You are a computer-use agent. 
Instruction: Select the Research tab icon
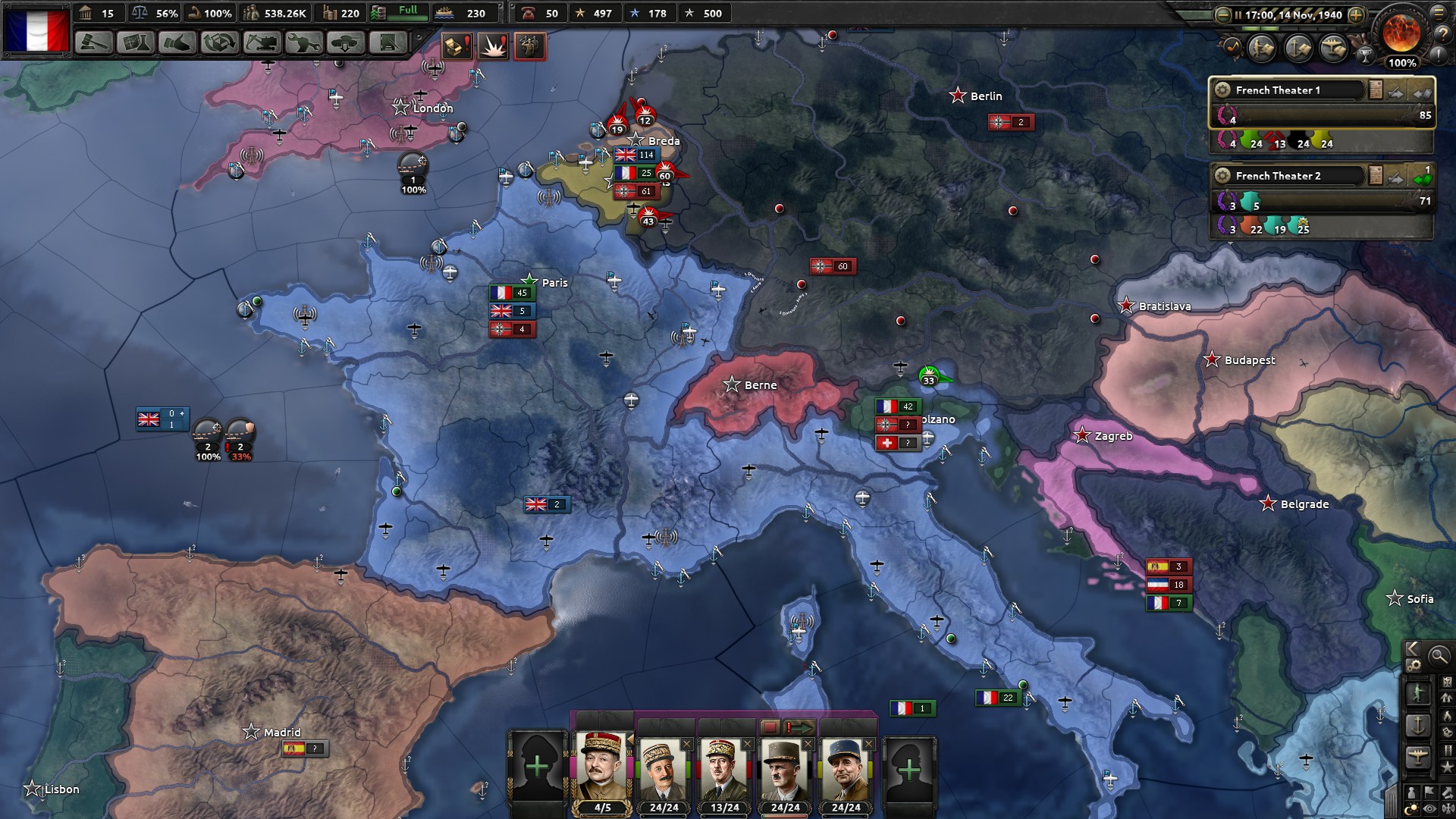135,45
